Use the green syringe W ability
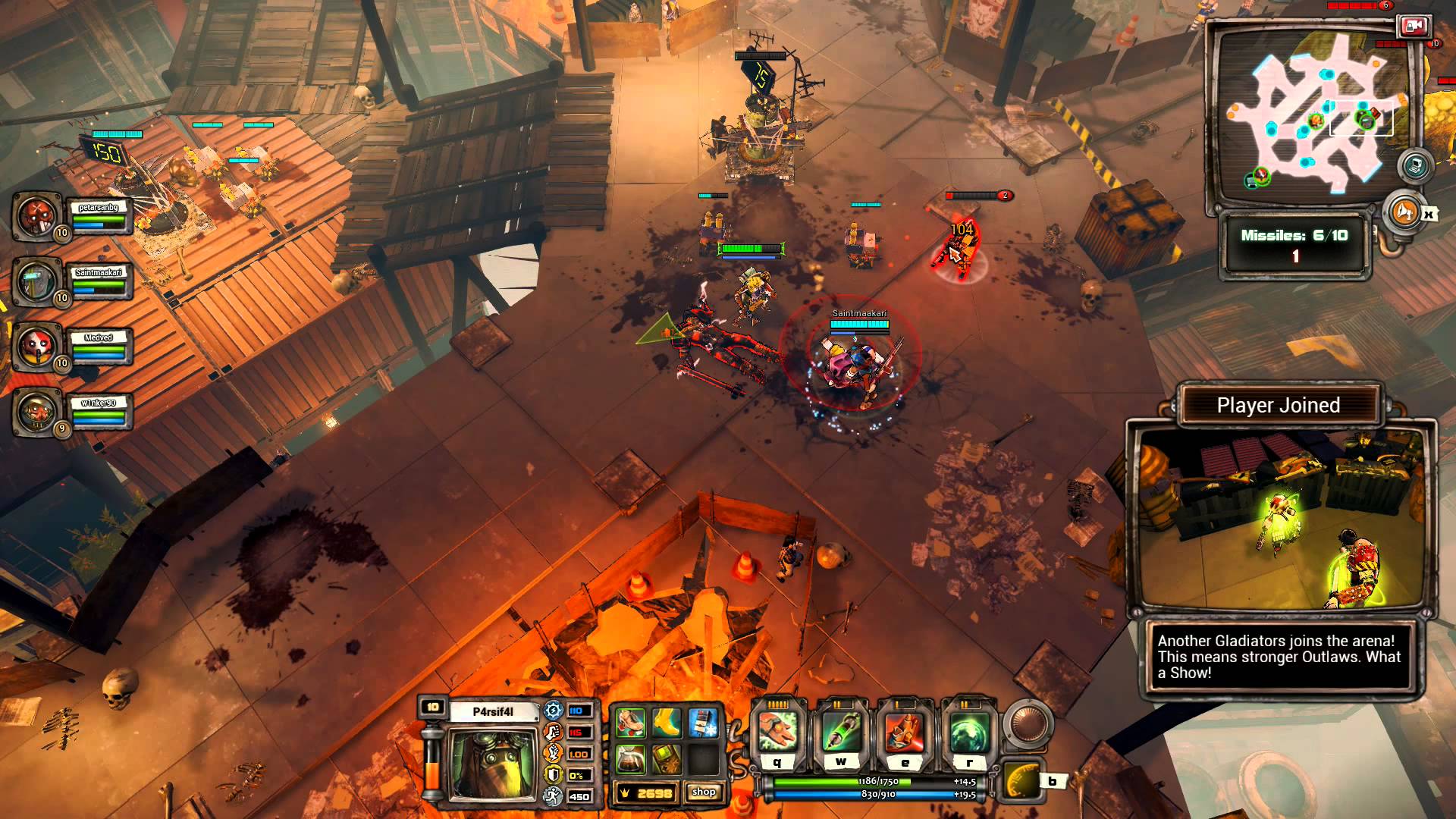Image resolution: width=1456 pixels, height=819 pixels. click(841, 732)
